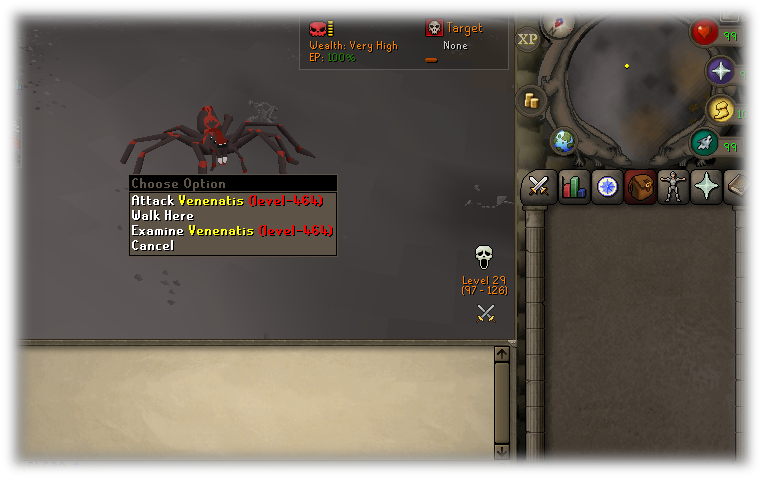Open the world map globe icon
Image resolution: width=762 pixels, height=478 pixels.
click(564, 141)
